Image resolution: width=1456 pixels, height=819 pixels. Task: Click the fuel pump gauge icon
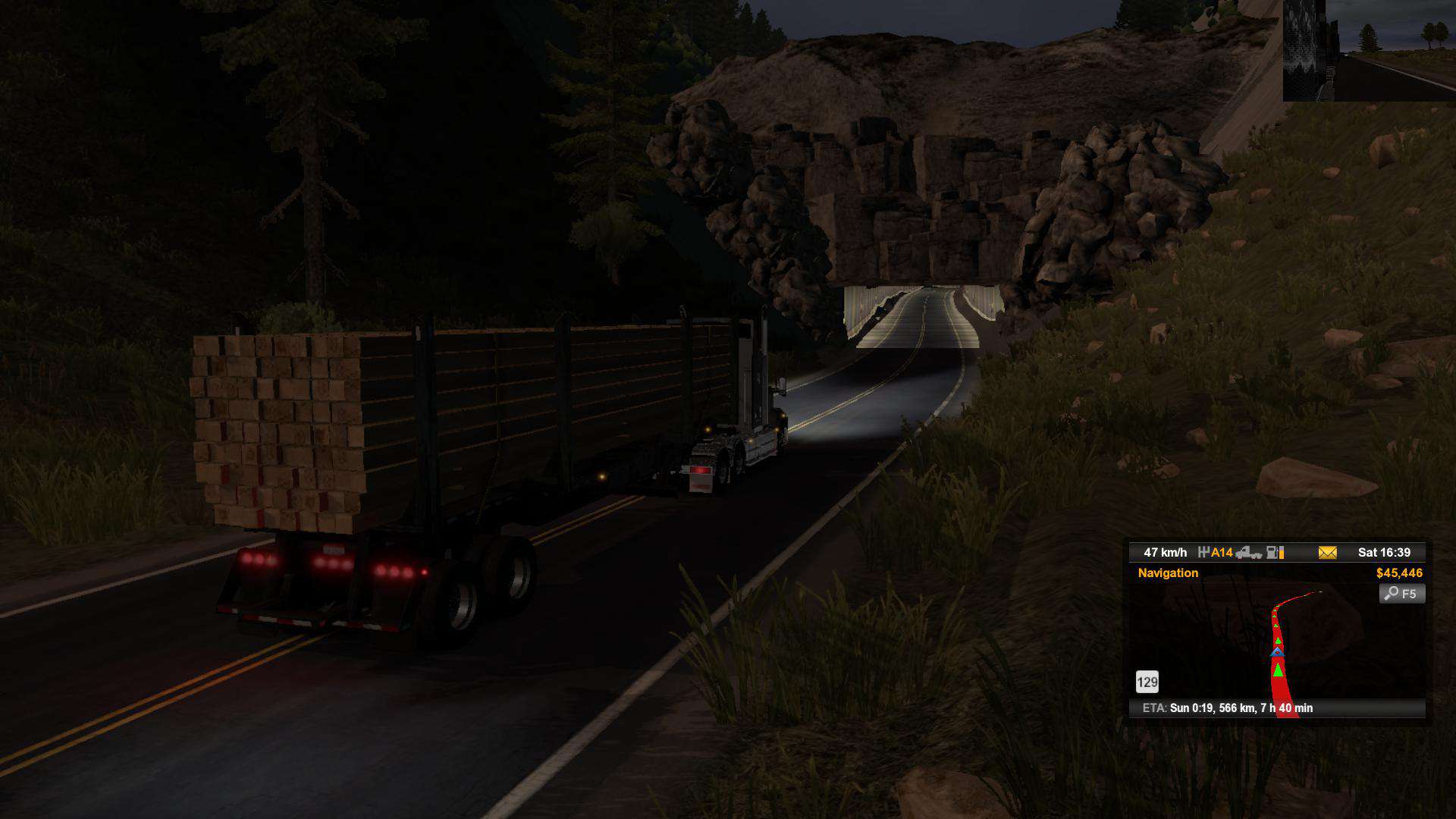(x=1276, y=553)
